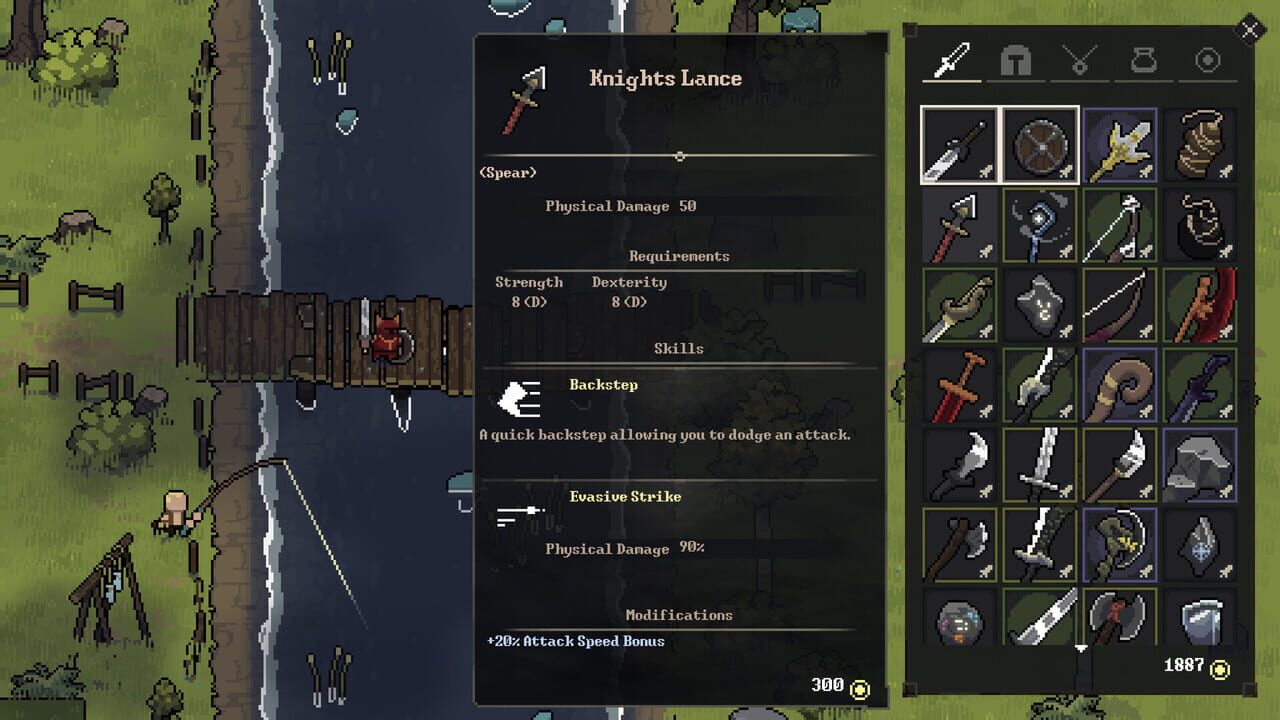The height and width of the screenshot is (720, 1280).
Task: Expand the inventory list via bottom arrow
Action: click(x=1080, y=648)
